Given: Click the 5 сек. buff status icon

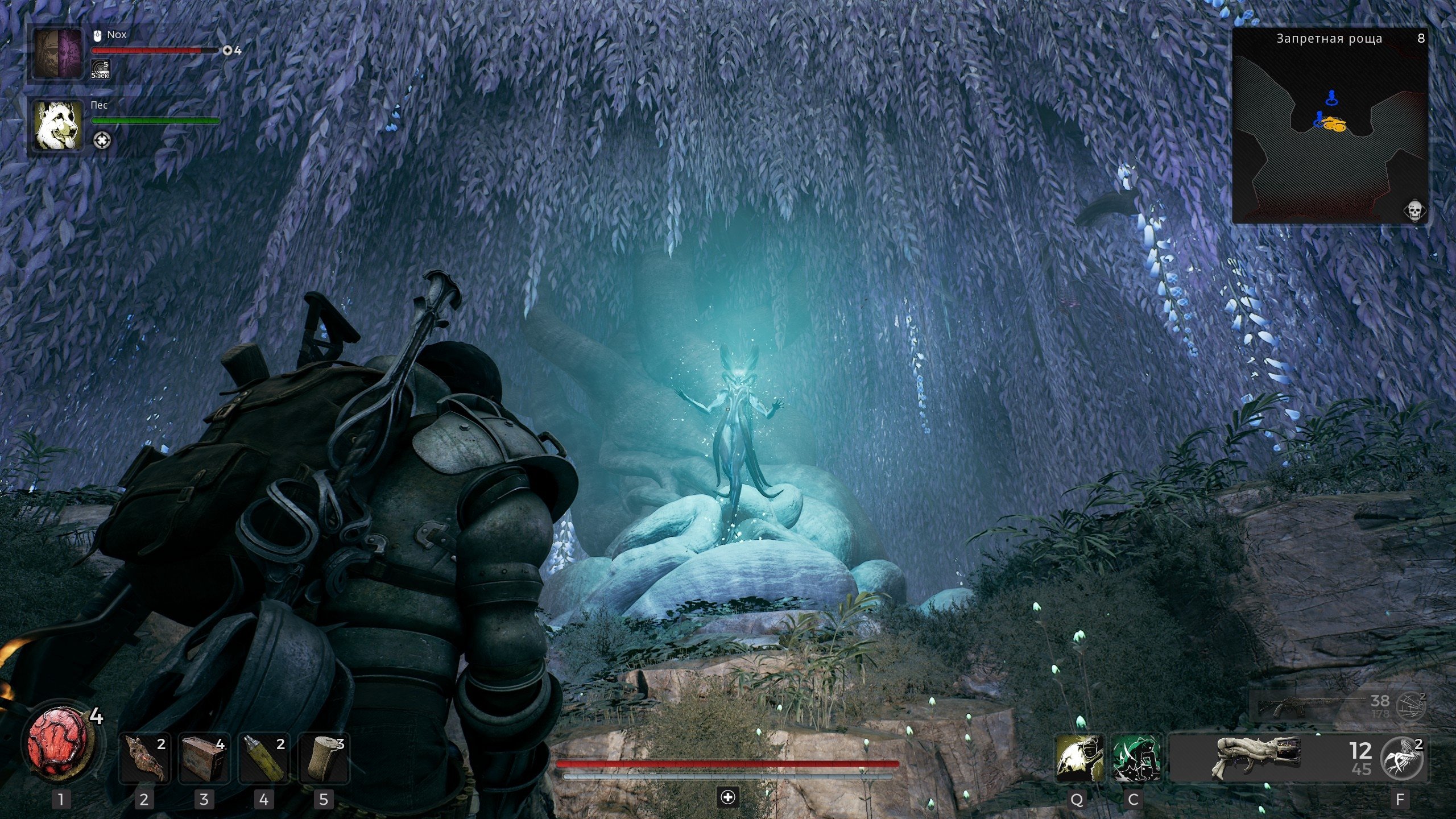Looking at the screenshot, I should [100, 69].
